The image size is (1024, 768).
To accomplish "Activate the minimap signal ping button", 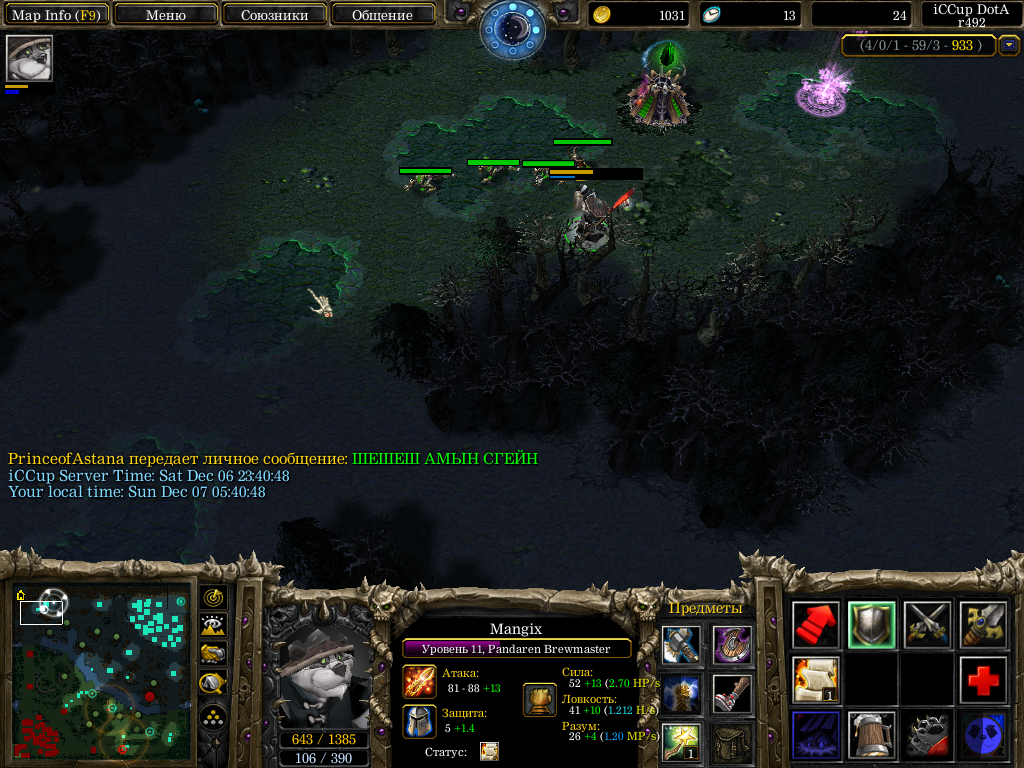I will [x=213, y=598].
